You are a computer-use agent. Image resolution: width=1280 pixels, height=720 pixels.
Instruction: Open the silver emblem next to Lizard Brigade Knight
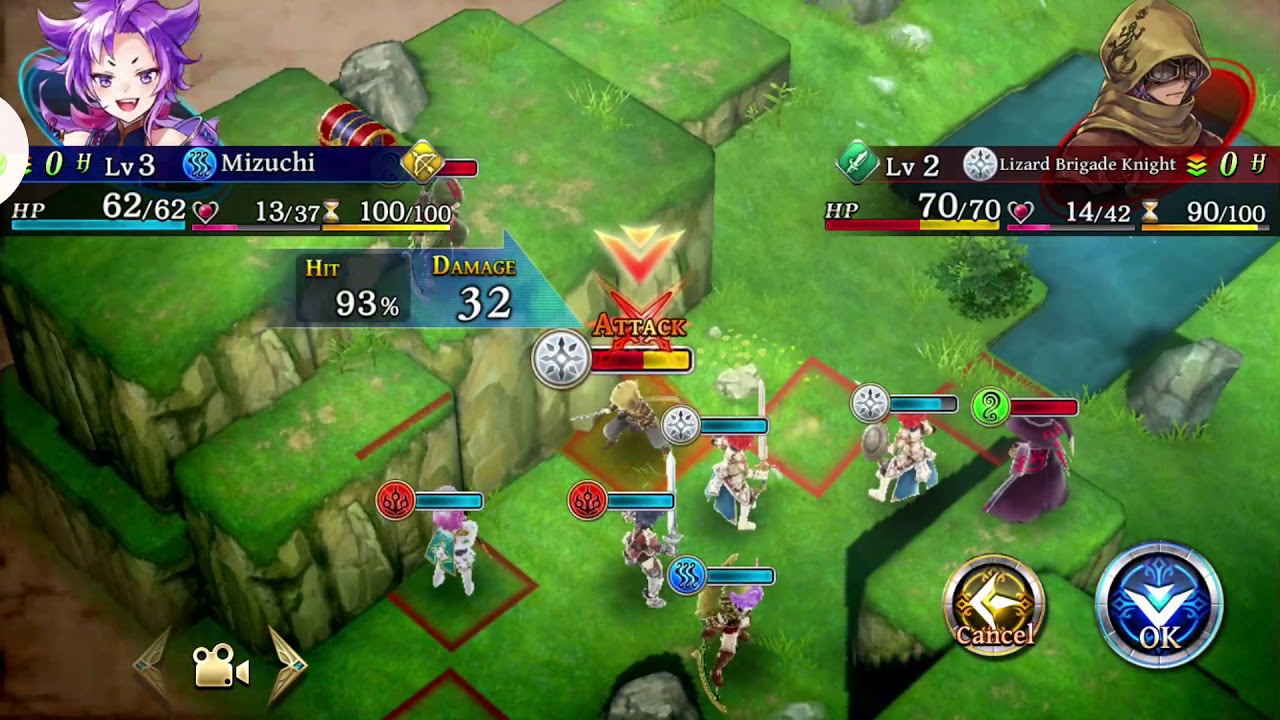[979, 164]
